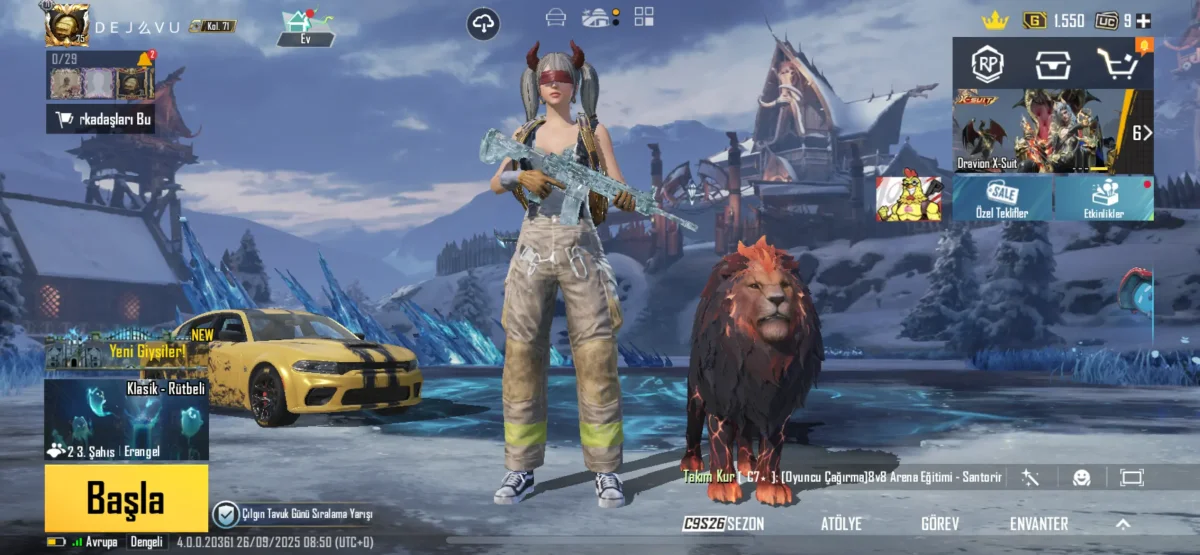
Task: Open the ENVANTER inventory menu
Action: click(x=1039, y=523)
